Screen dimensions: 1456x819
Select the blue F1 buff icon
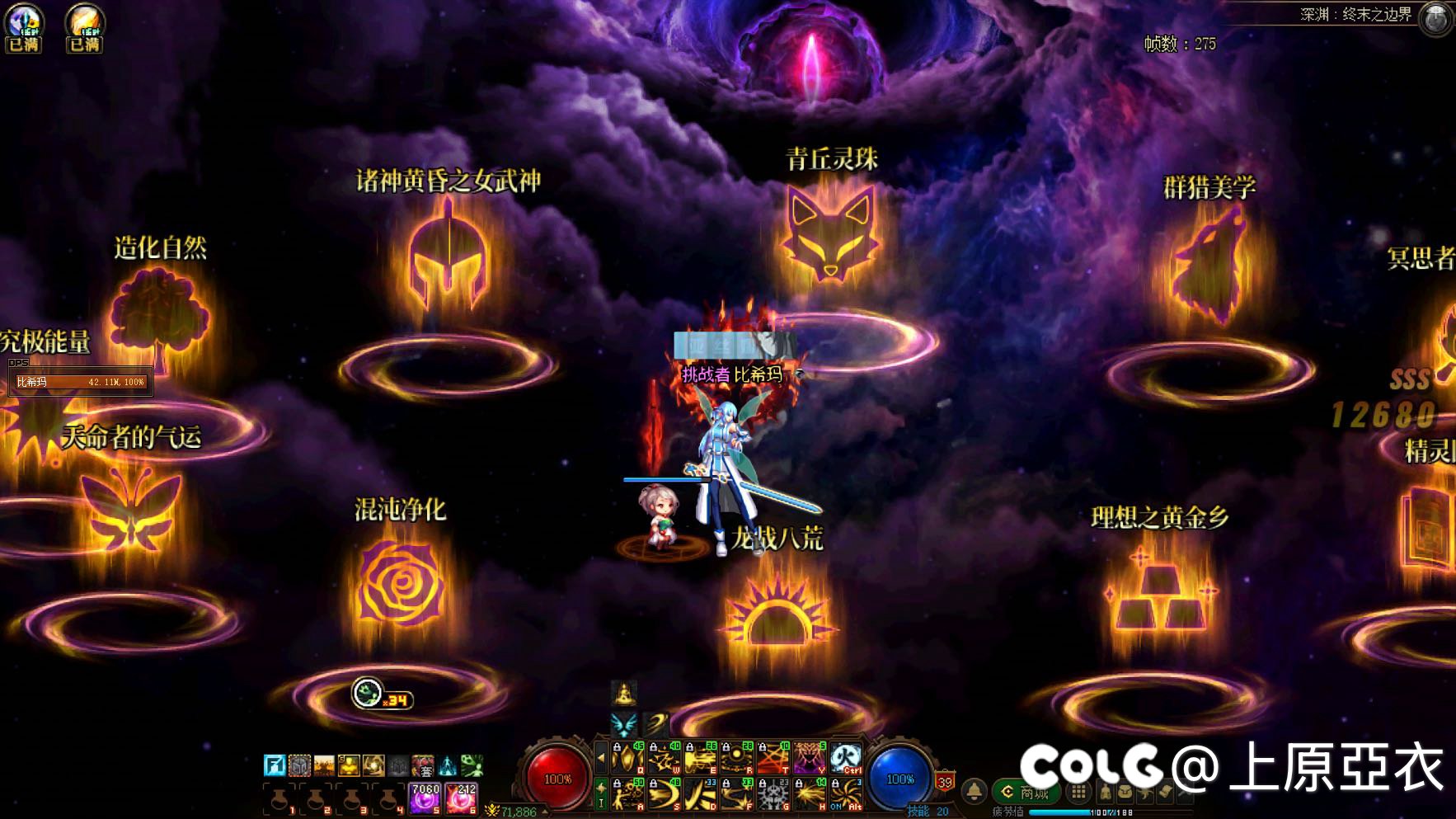(275, 765)
